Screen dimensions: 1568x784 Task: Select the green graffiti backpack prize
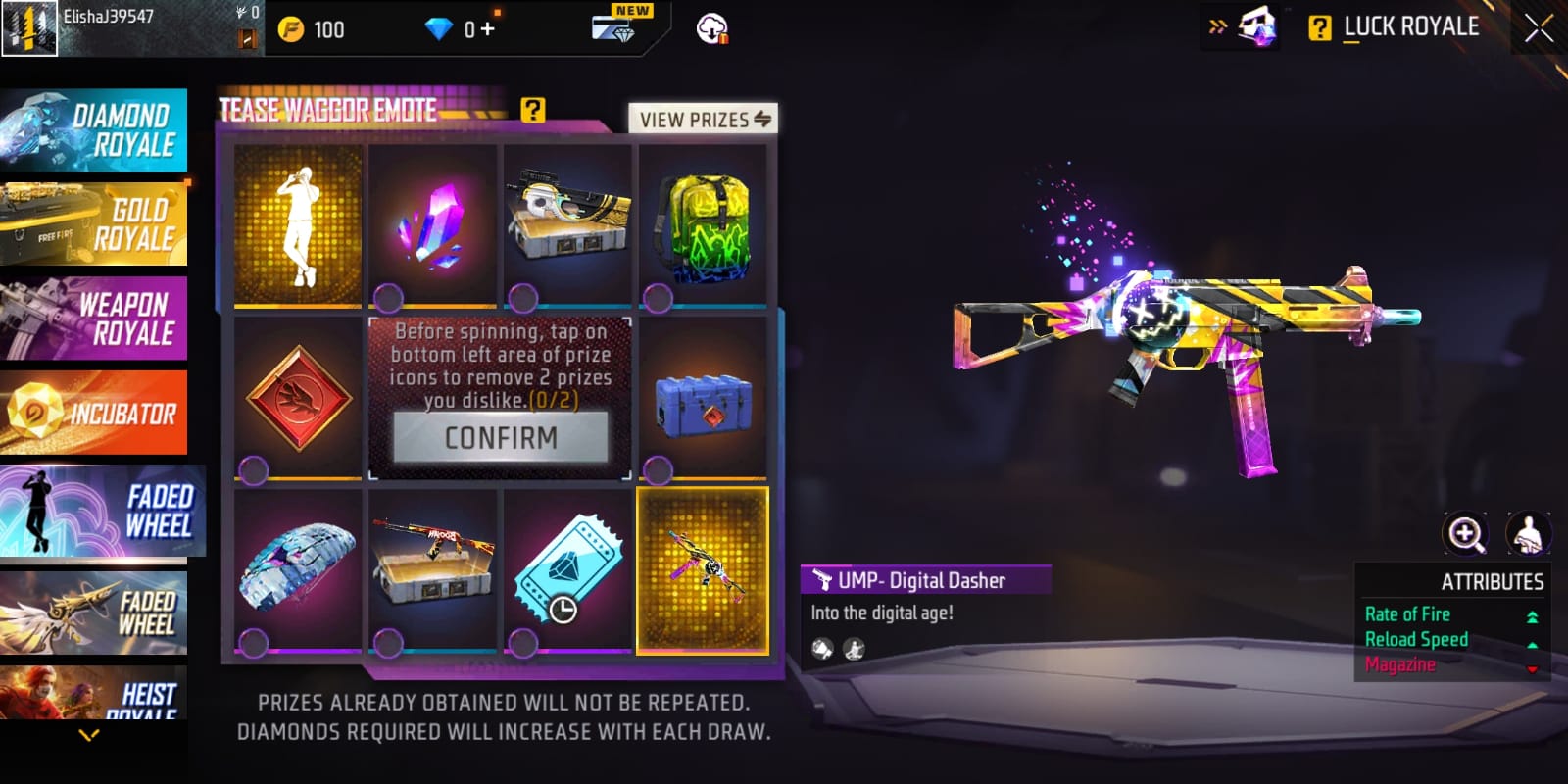coord(703,225)
